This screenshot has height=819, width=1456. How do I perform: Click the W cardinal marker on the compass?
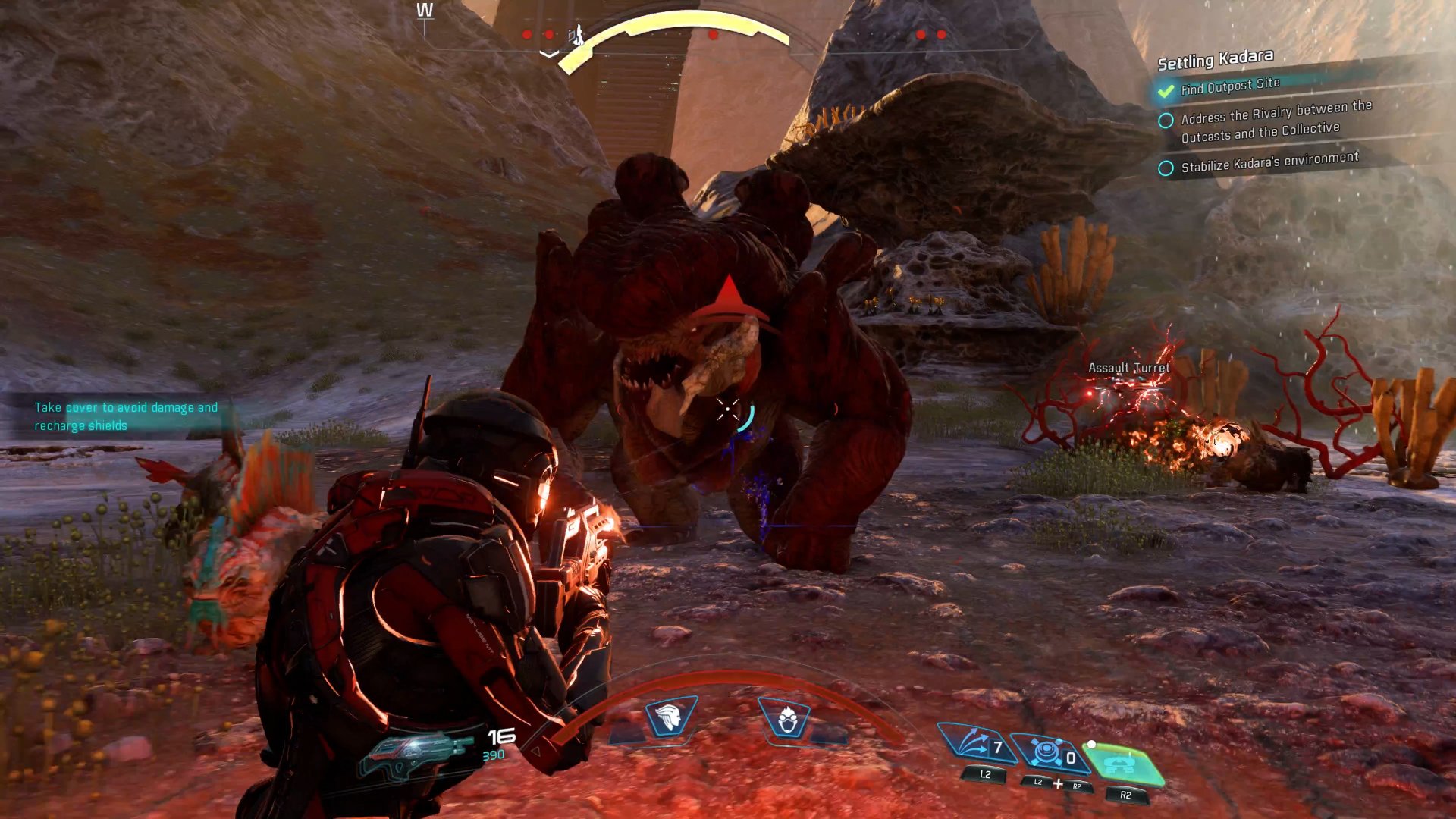(425, 10)
